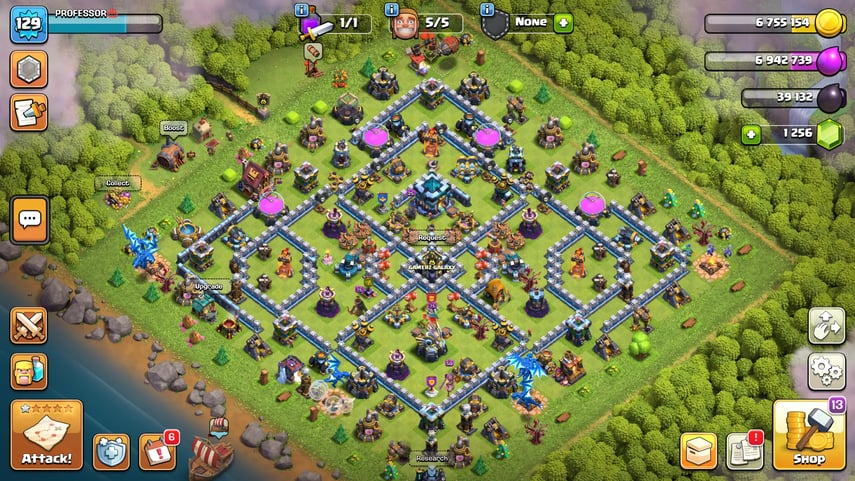
Task: Open the chat speech bubble
Action: point(29,218)
